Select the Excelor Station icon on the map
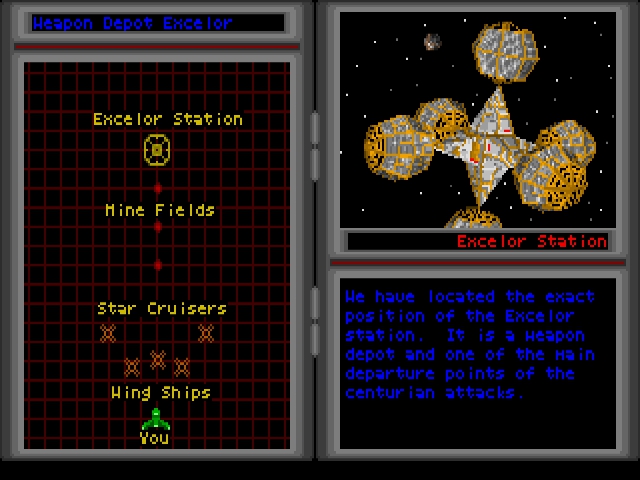 pyautogui.click(x=157, y=150)
